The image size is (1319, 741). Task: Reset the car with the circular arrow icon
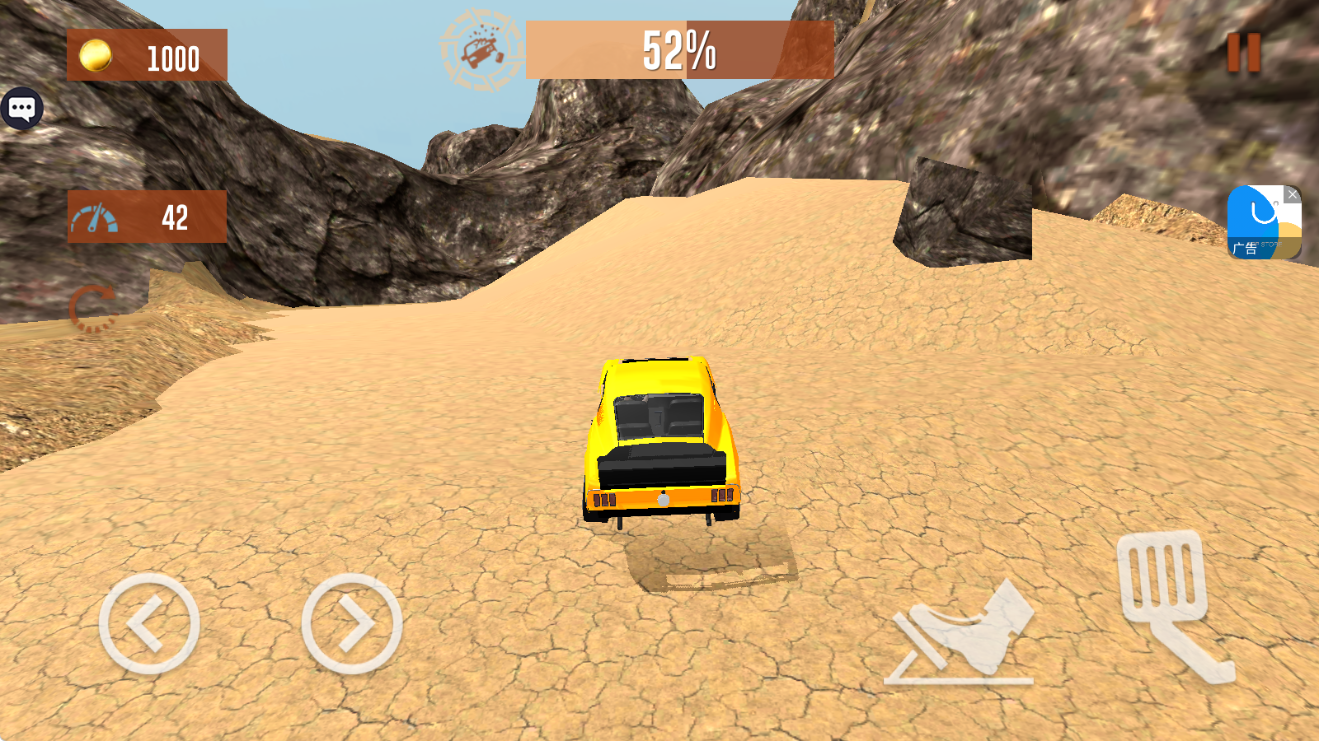(x=93, y=308)
